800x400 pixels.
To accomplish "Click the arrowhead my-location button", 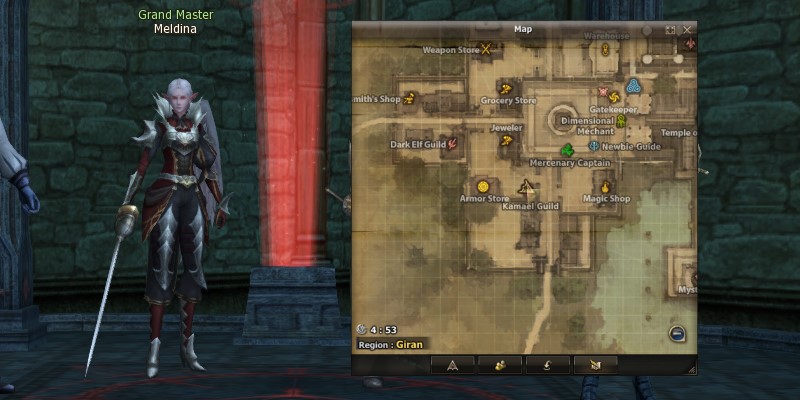I will pyautogui.click(x=452, y=365).
